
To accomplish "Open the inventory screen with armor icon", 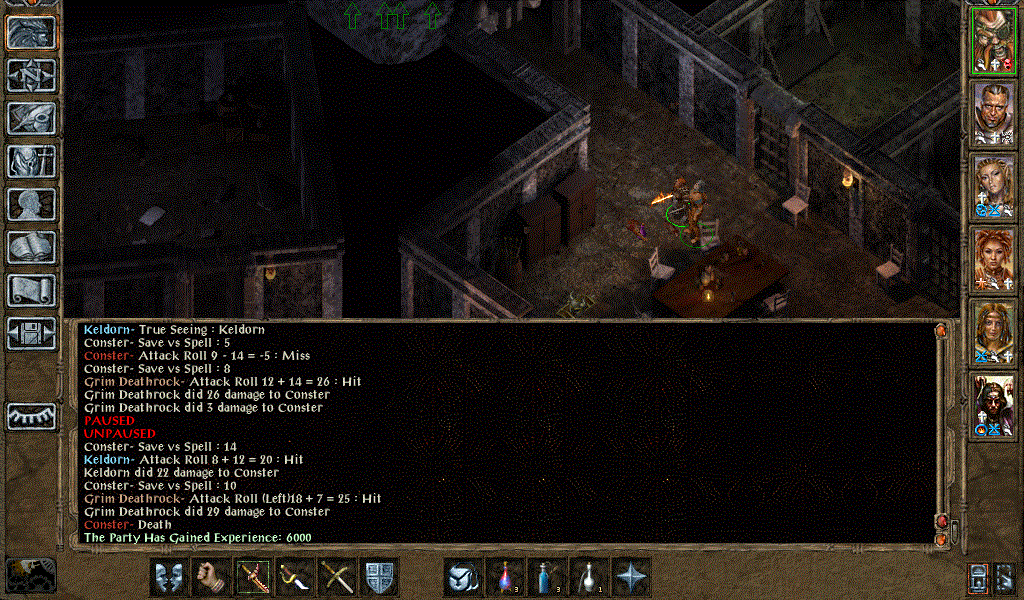I will pyautogui.click(x=31, y=161).
